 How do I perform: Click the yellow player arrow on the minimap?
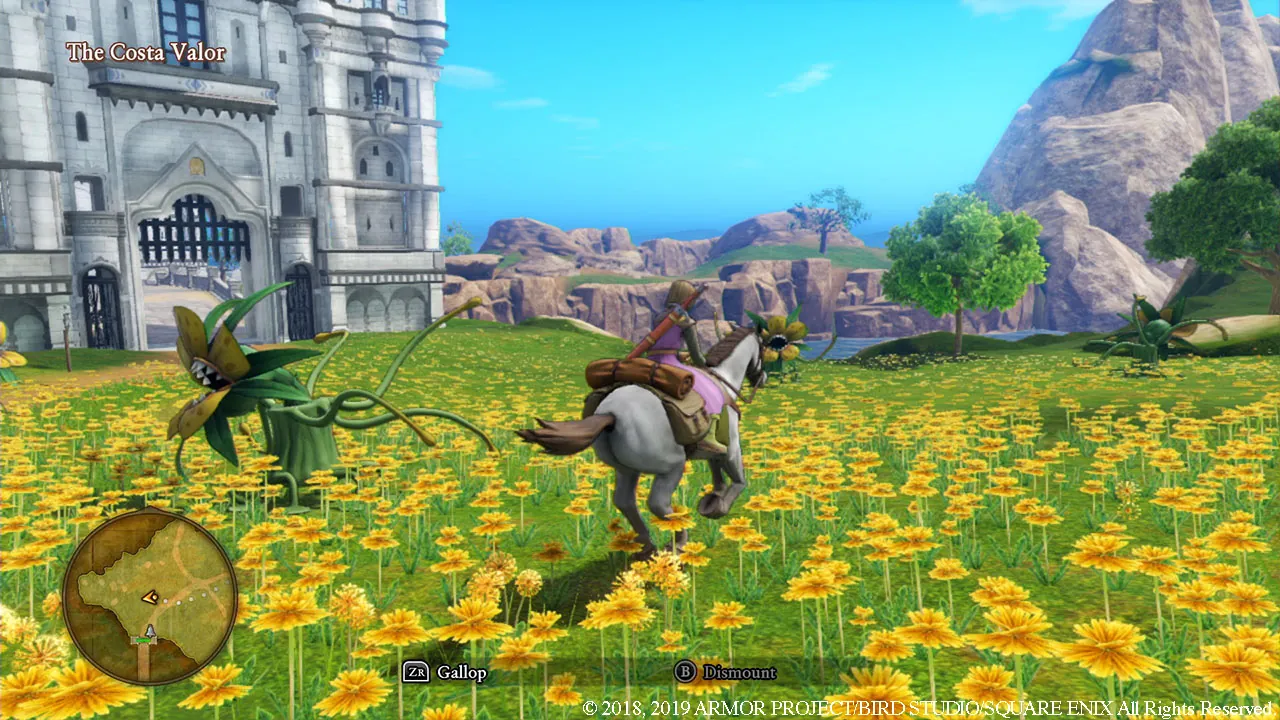[x=149, y=597]
